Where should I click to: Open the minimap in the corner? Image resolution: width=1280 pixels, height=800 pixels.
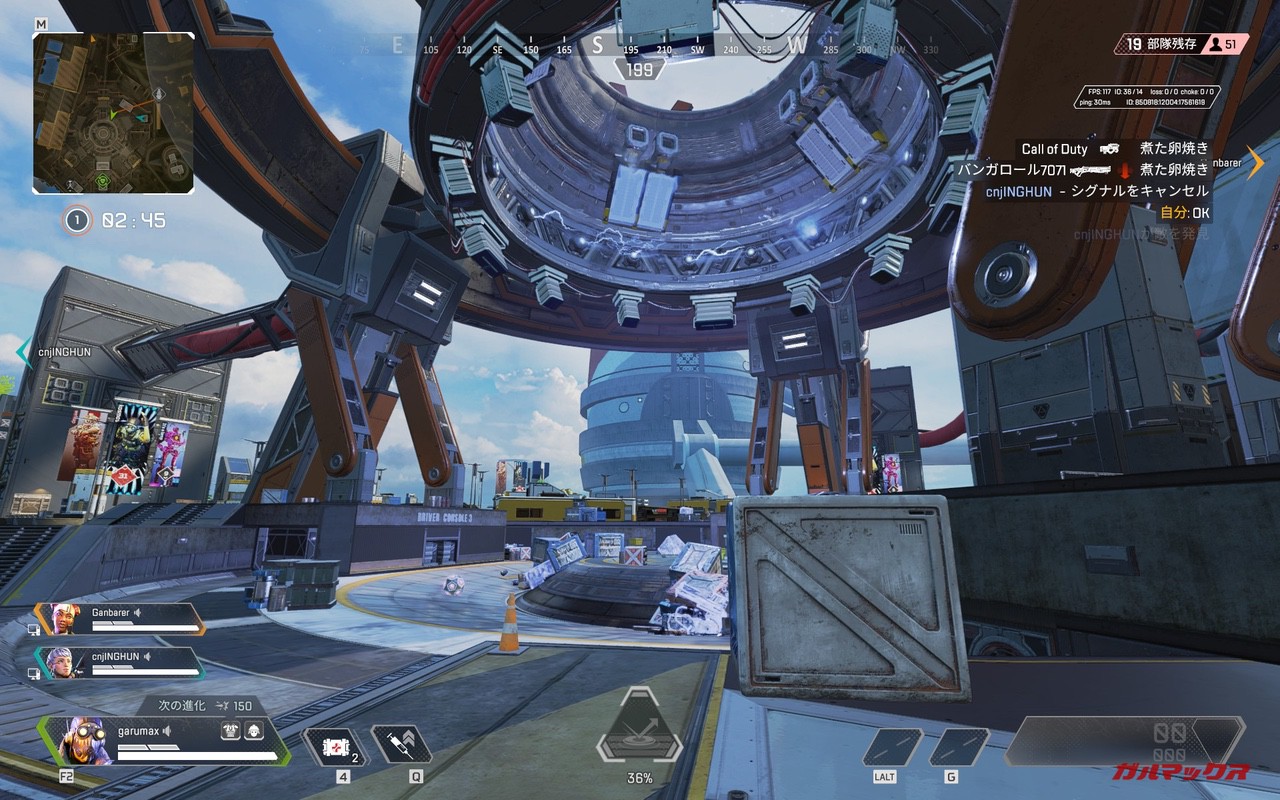click(x=113, y=113)
